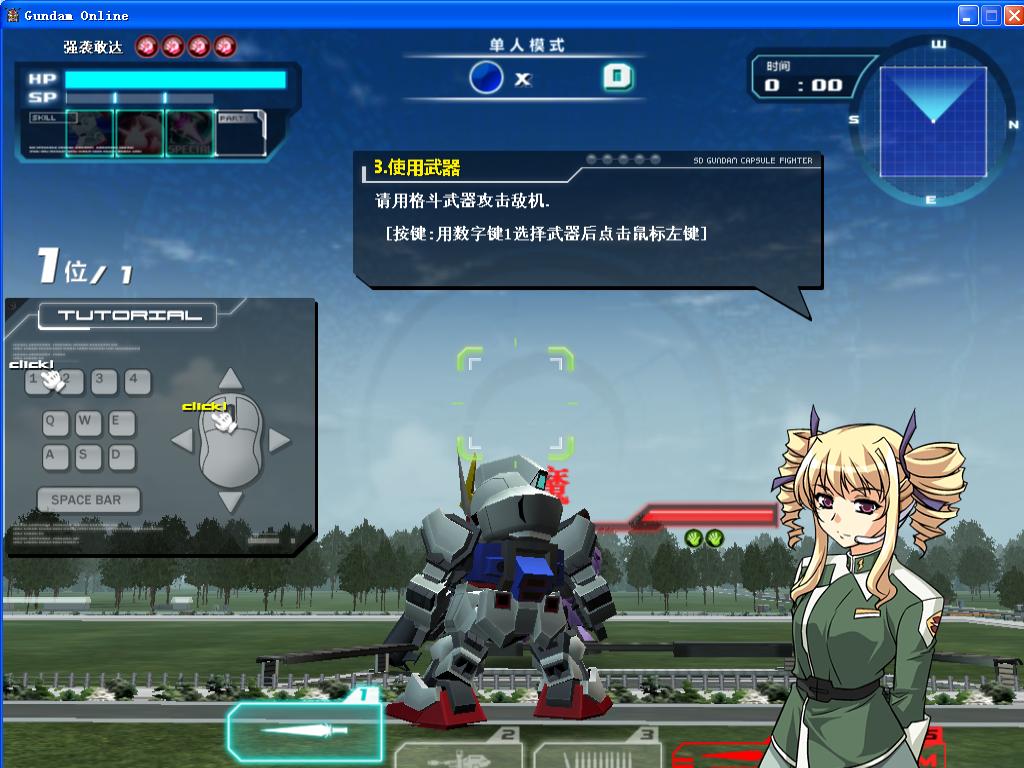The width and height of the screenshot is (1024, 768).
Task: Switch to the gun weapon slot 2
Action: pos(458,752)
